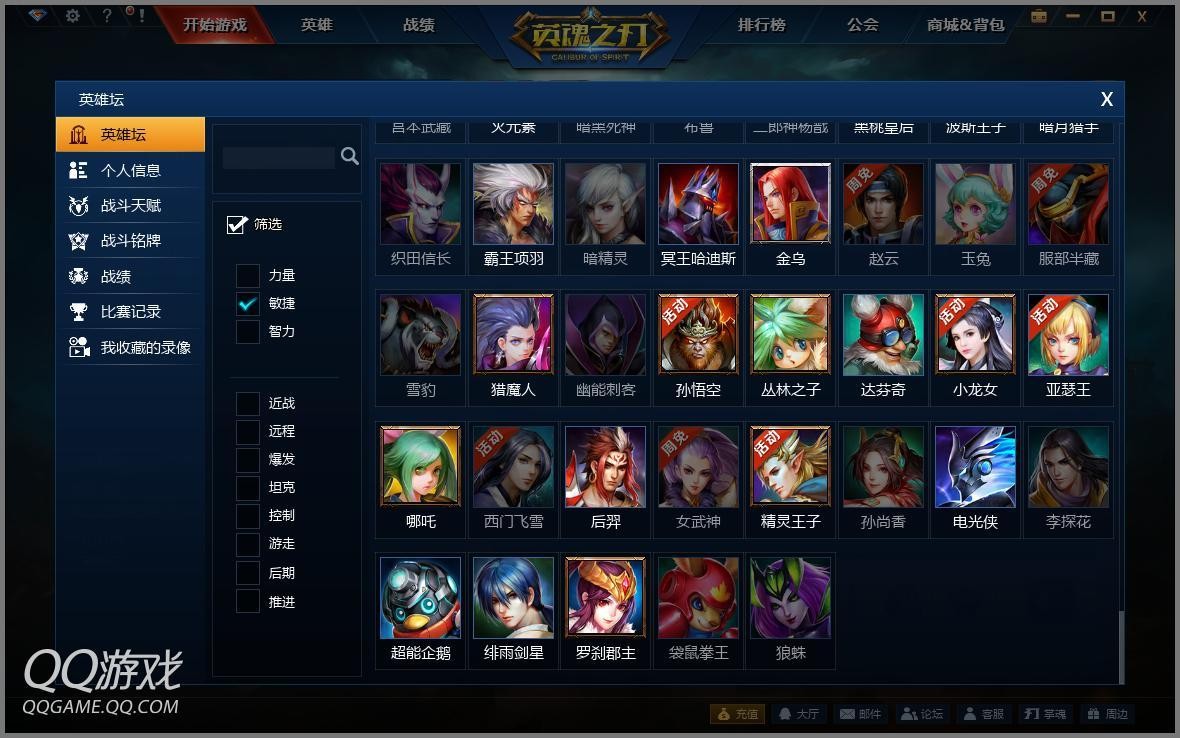This screenshot has height=738, width=1180.
Task: Open the 战斗铭牌 battle nameplate entry
Action: coord(130,241)
